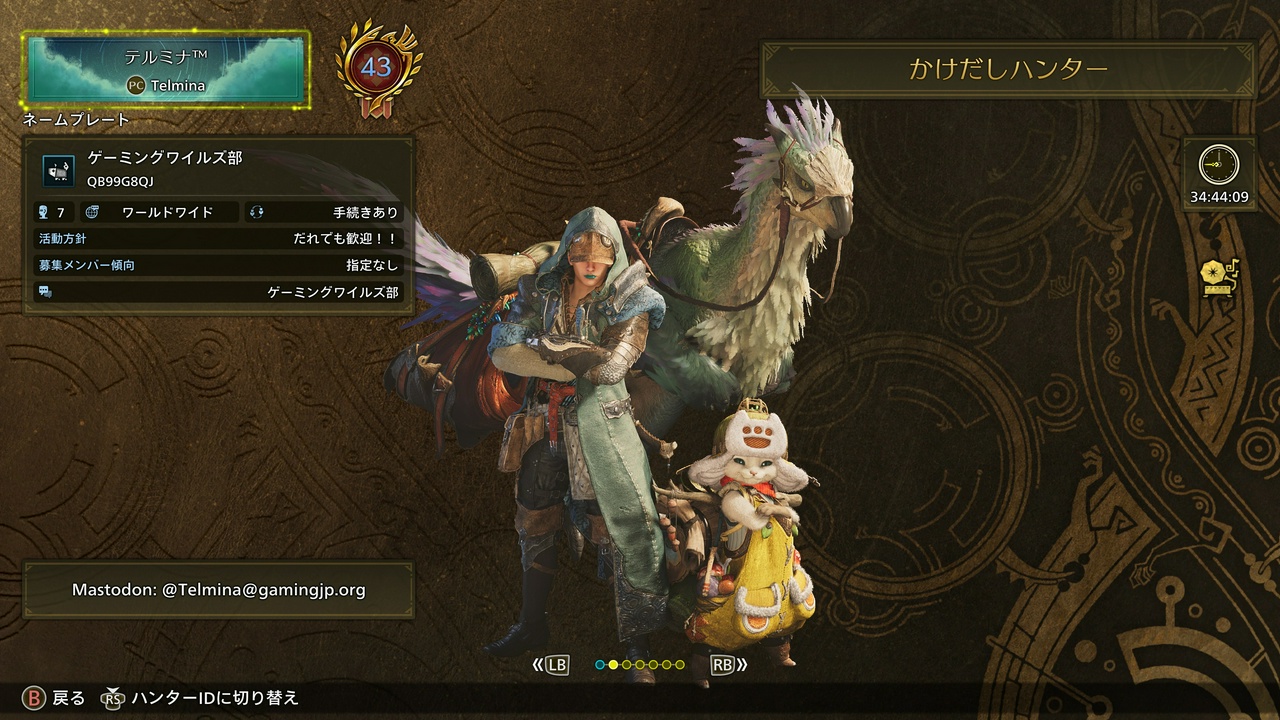1280x720 pixels.
Task: Select the 活動方針 squad policy row
Action: point(218,239)
